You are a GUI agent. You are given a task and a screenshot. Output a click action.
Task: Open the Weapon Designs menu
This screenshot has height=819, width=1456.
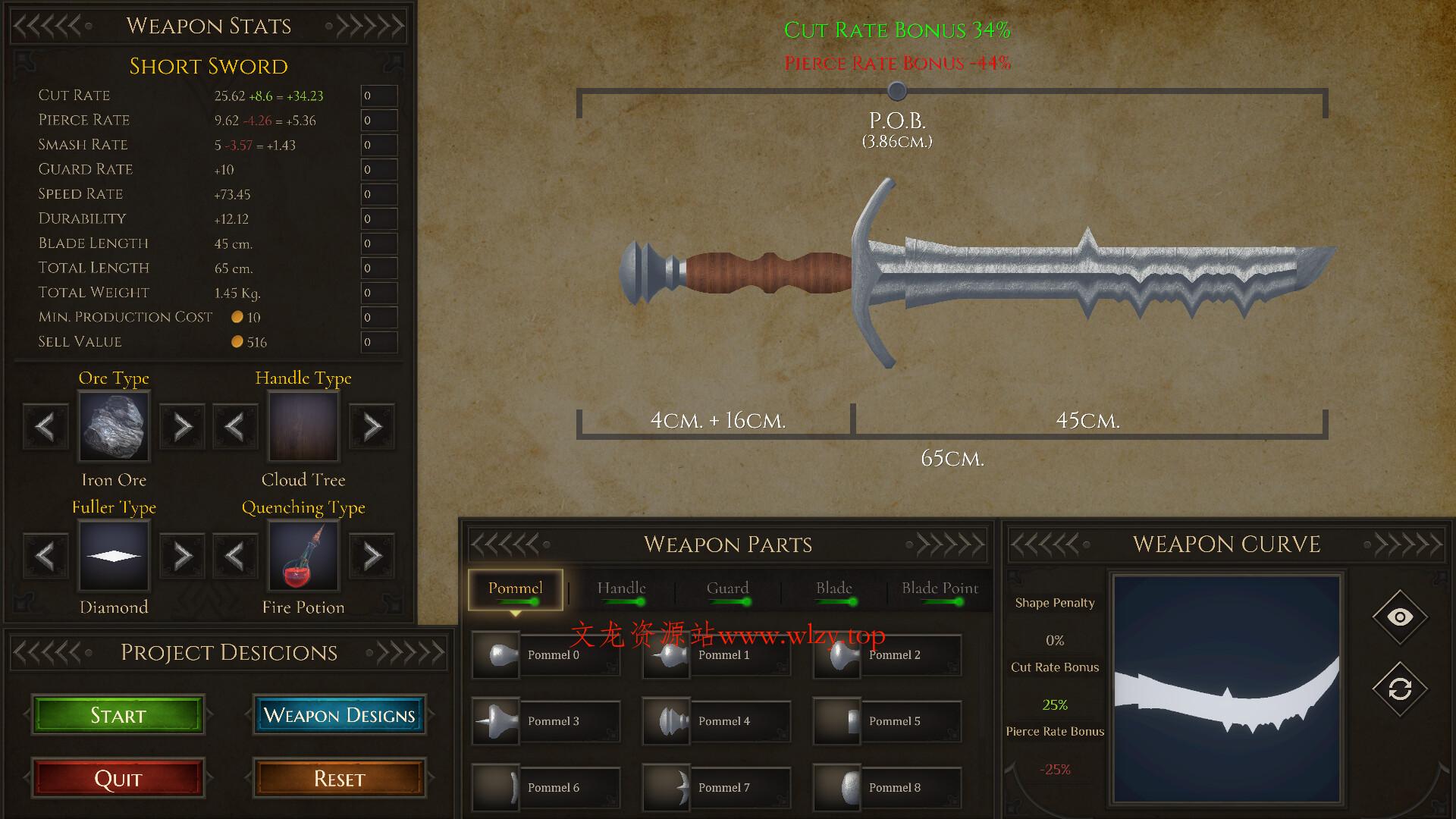[x=339, y=715]
